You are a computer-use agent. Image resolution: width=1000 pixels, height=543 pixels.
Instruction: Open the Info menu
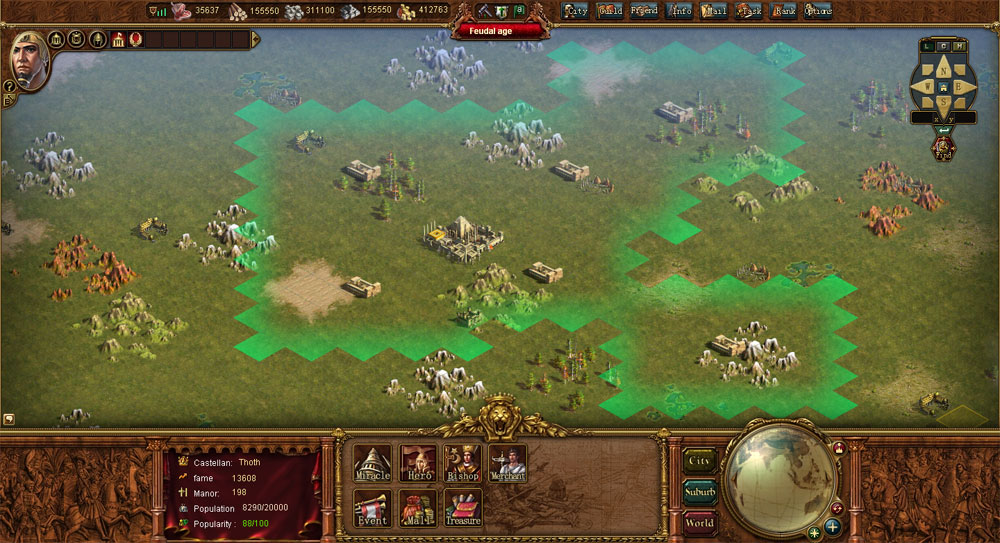(680, 11)
